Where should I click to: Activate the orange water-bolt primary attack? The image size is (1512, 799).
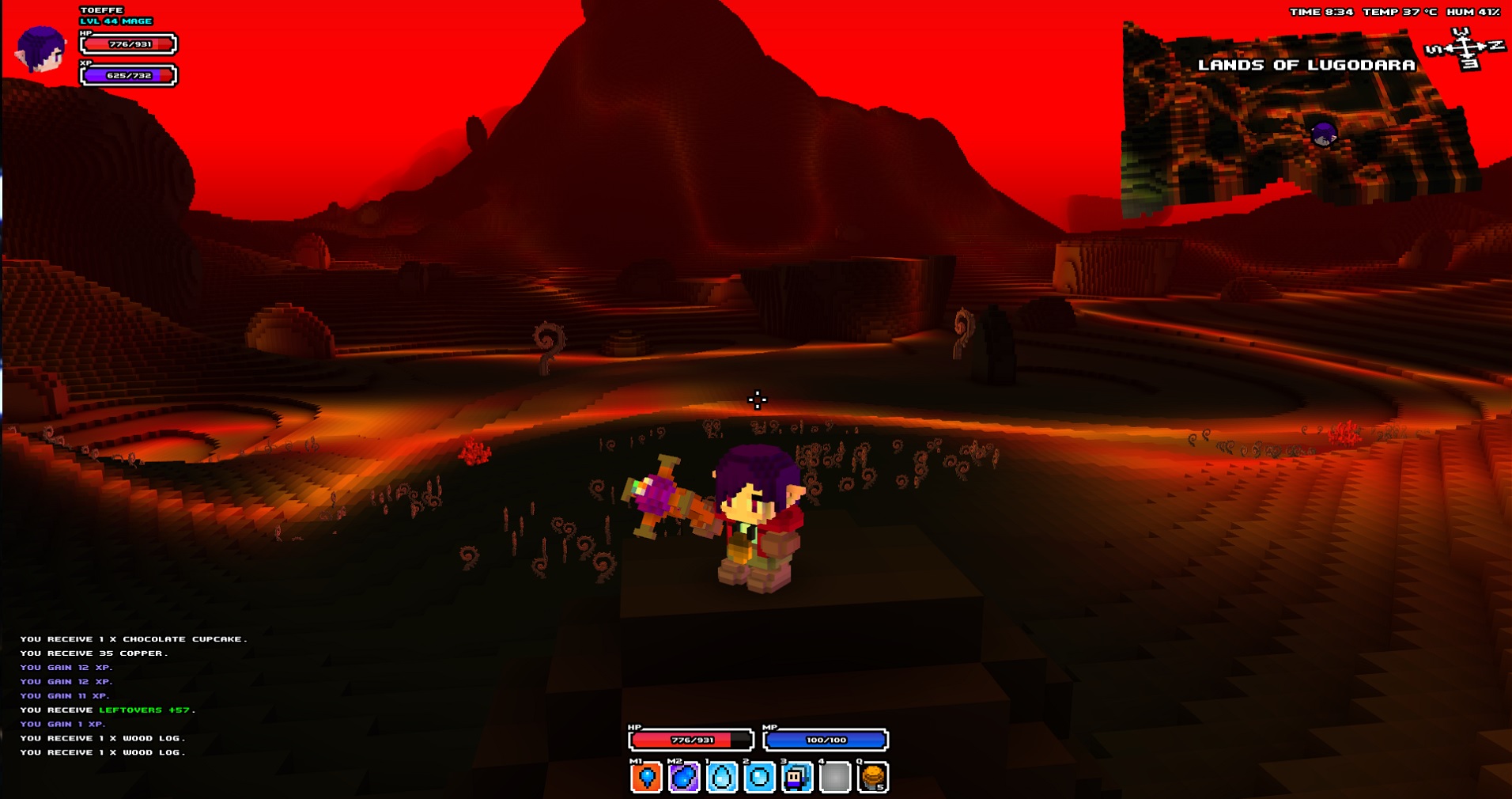click(x=646, y=778)
